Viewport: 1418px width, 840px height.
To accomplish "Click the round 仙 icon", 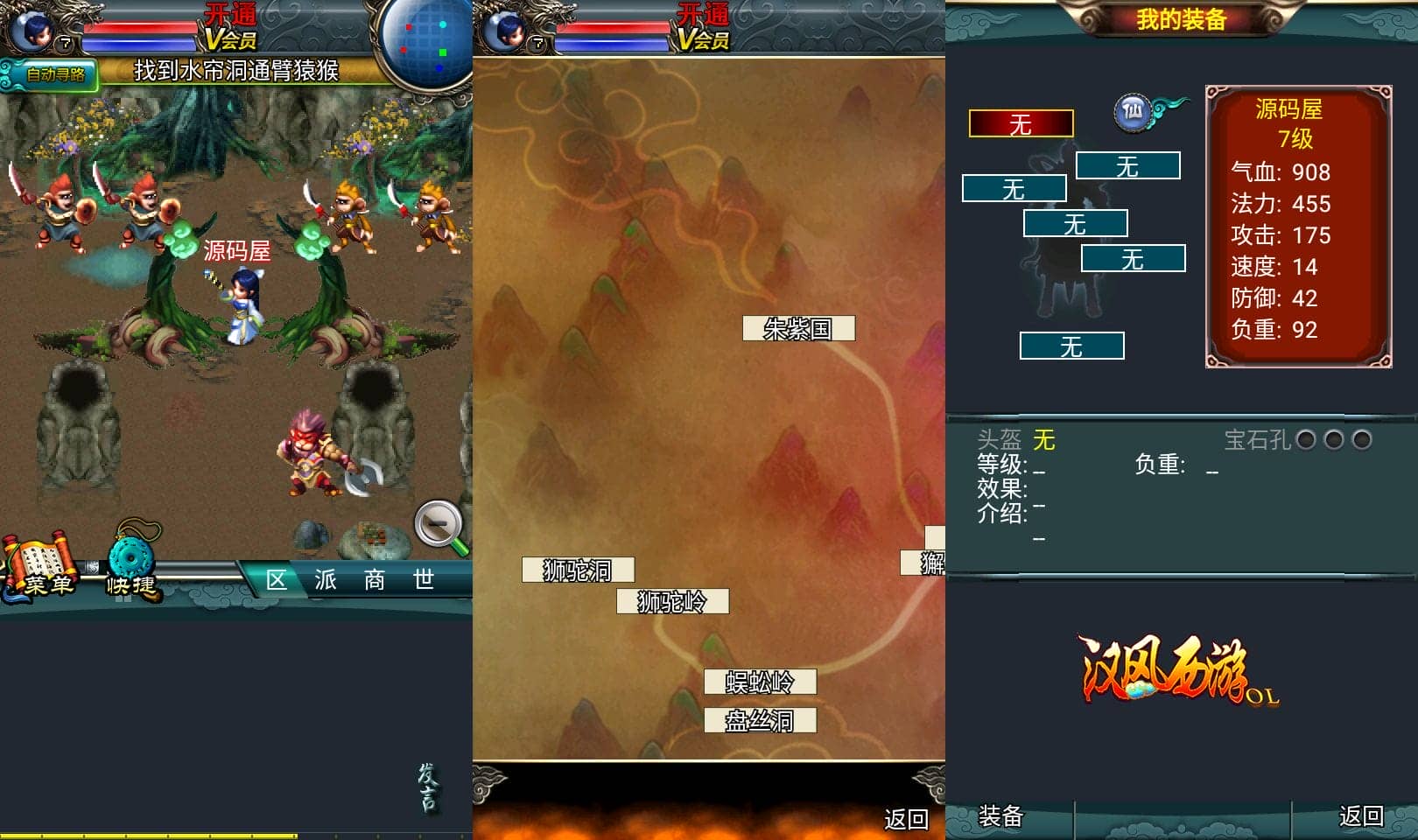I will [x=1133, y=112].
